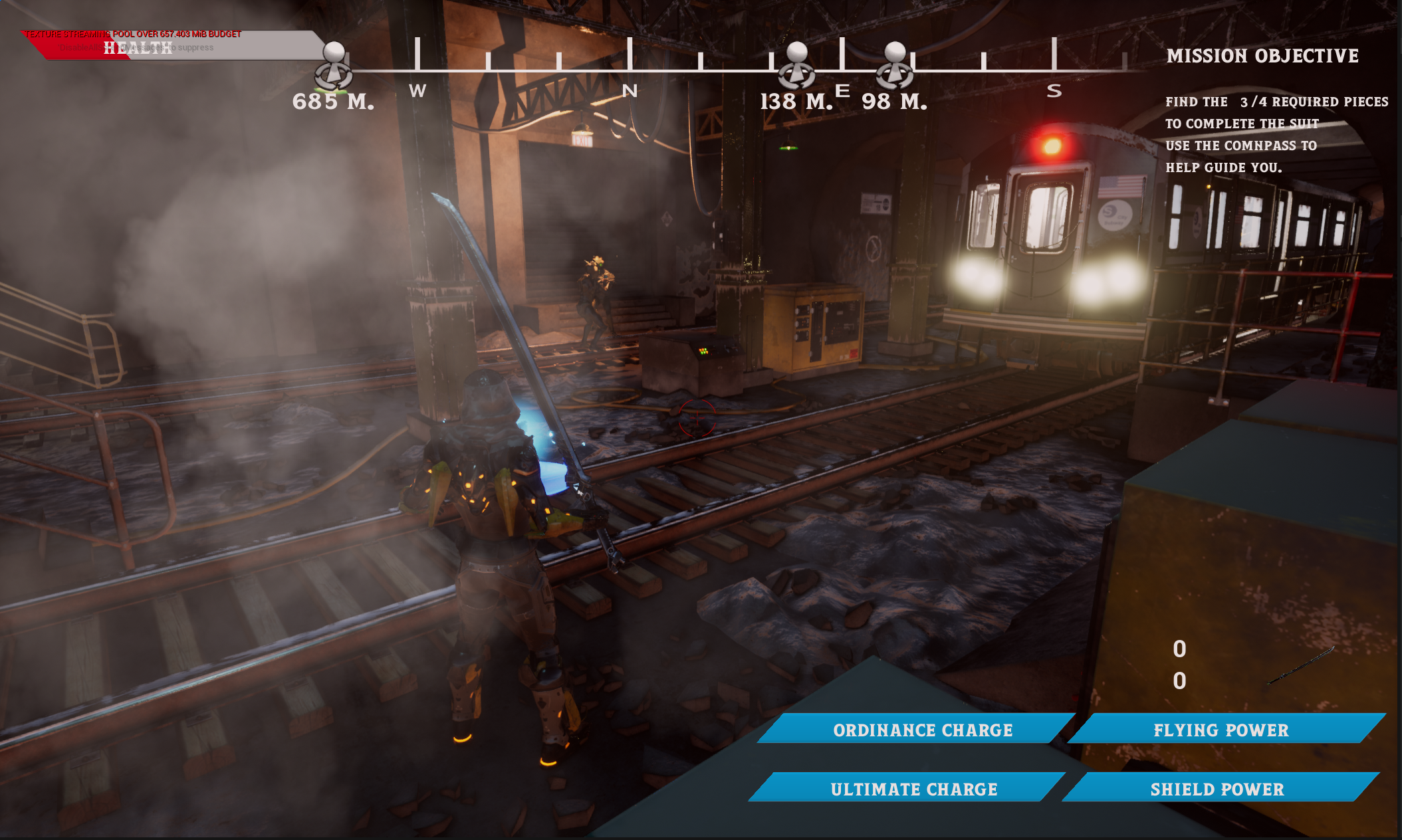
Task: Click the Mission Objective heading
Action: (1262, 56)
